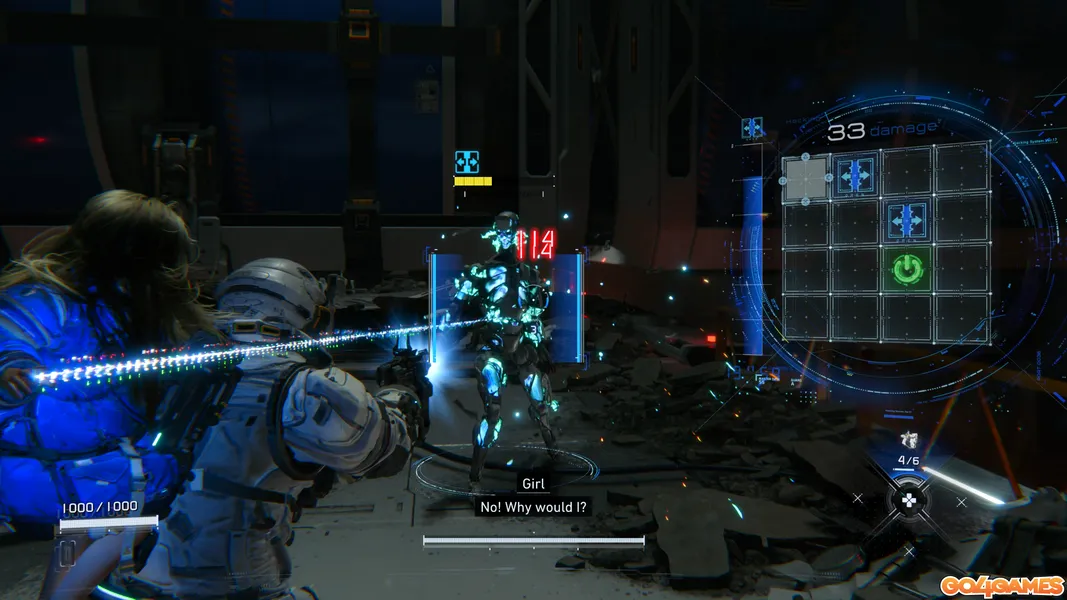Viewport: 1067px width, 600px height.
Task: Choose the blue arrow node beside the highlighted cursor tile
Action: click(855, 175)
